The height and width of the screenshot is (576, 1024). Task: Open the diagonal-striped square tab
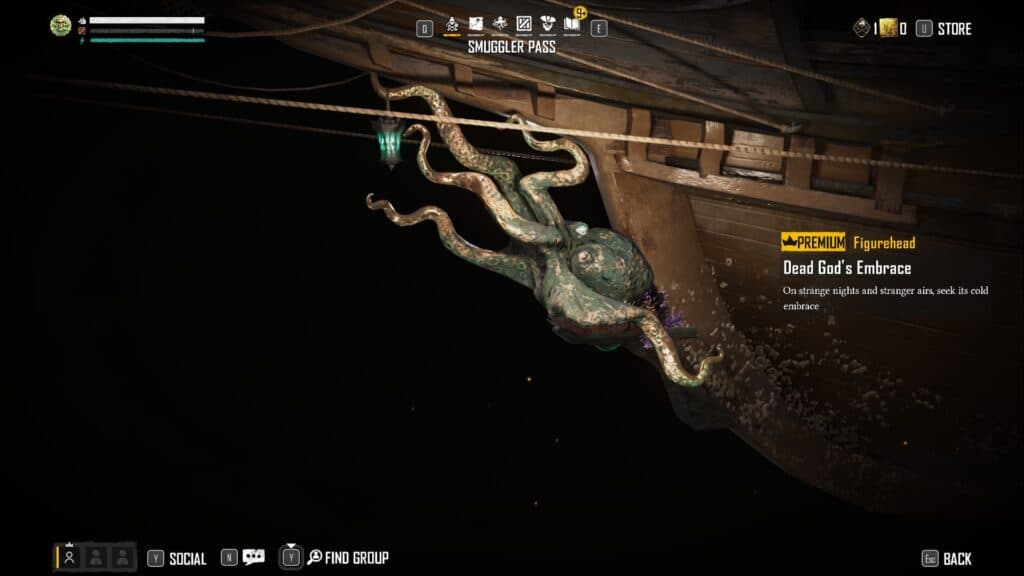click(x=523, y=24)
